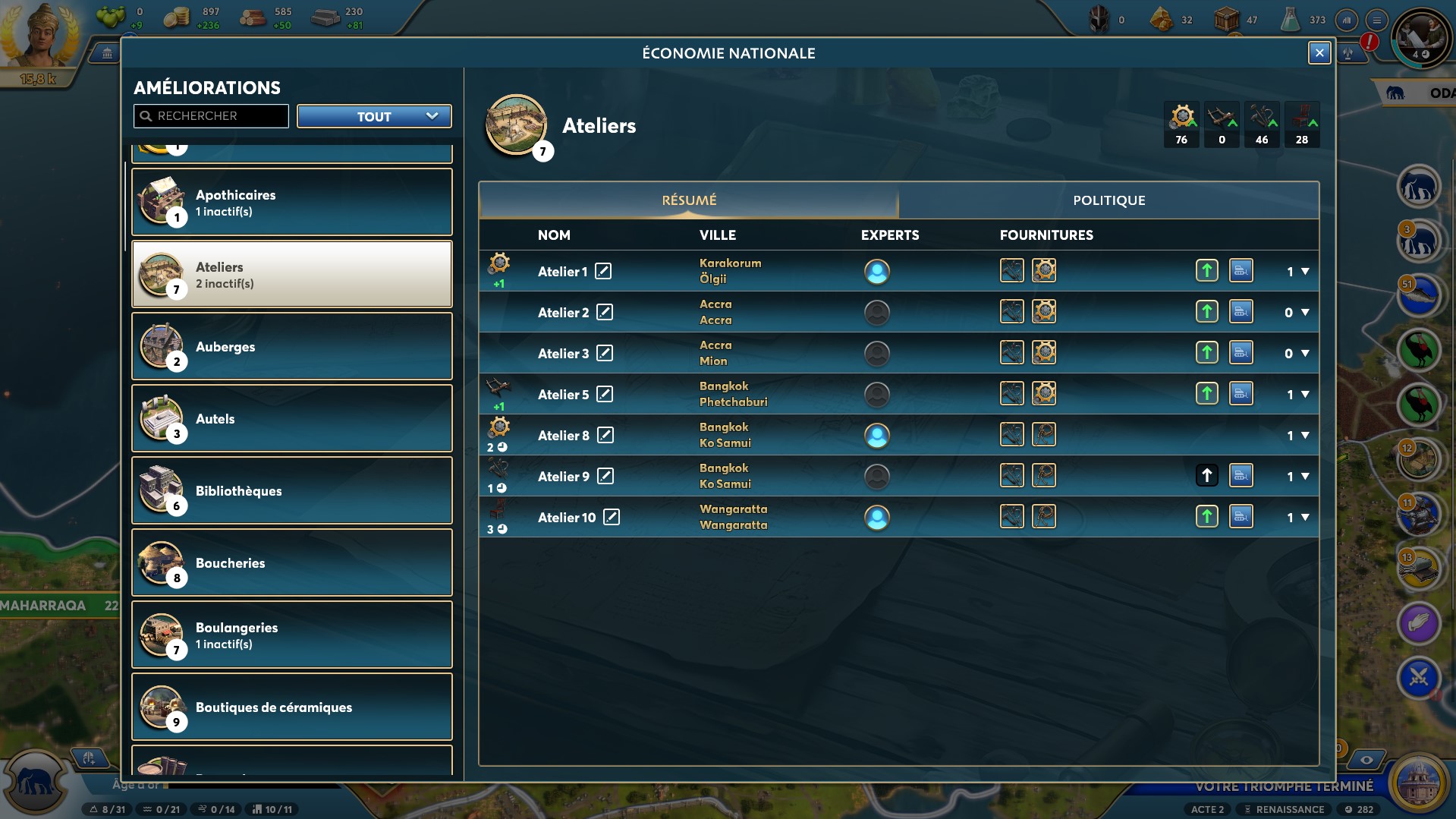This screenshot has width=1456, height=819.
Task: Show the Boucheries improvements
Action: (292, 562)
